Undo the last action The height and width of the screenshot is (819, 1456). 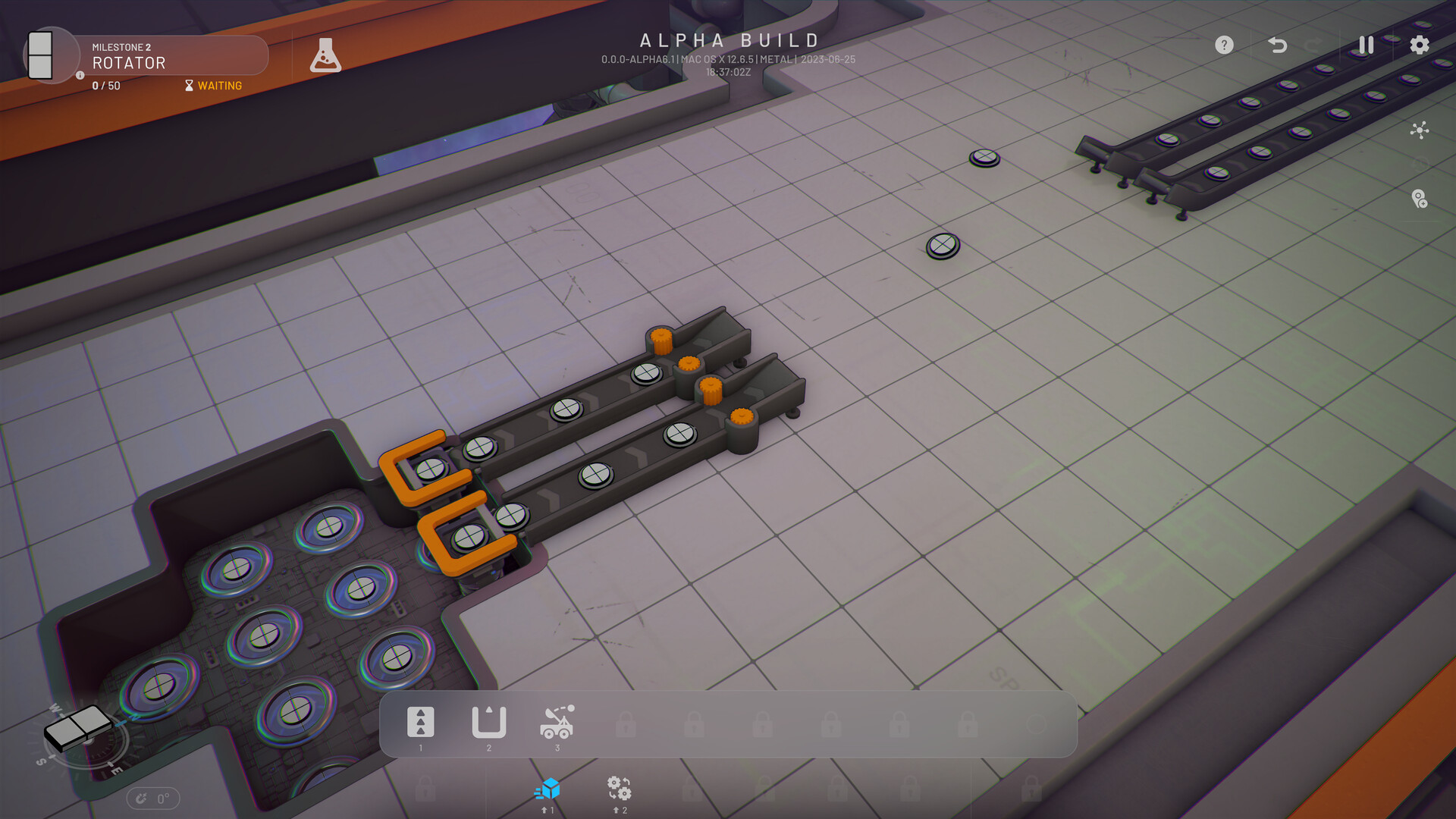click(1278, 45)
